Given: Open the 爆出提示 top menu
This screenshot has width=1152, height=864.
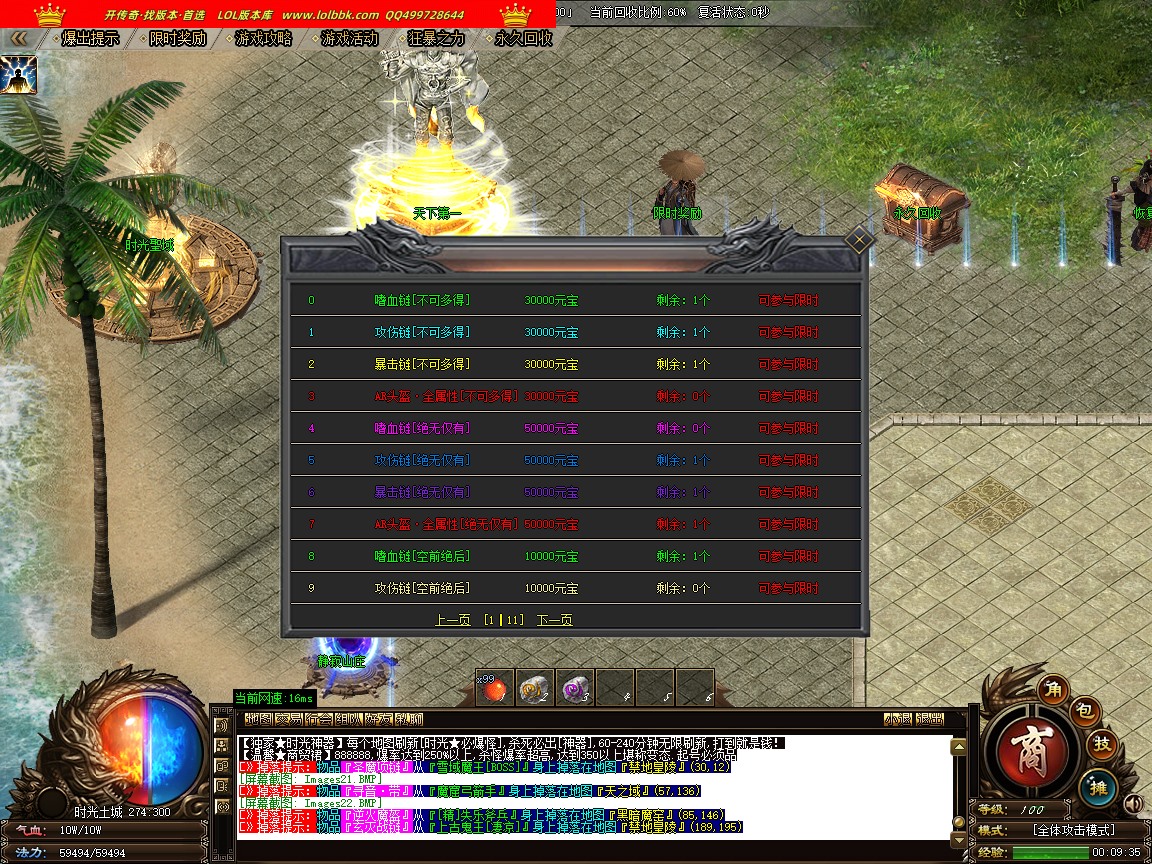Looking at the screenshot, I should tap(90, 38).
